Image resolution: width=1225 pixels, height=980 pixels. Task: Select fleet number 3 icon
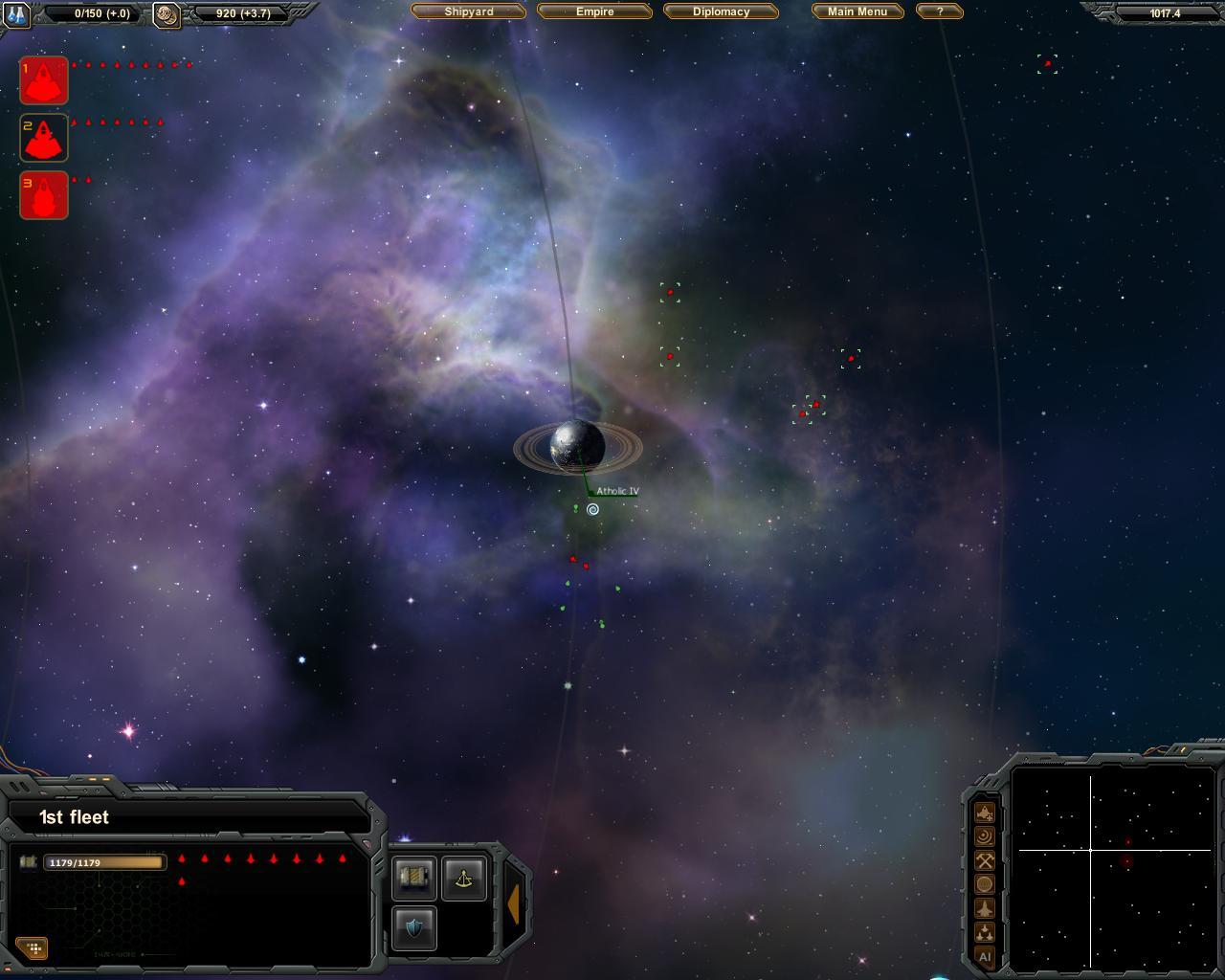(44, 195)
